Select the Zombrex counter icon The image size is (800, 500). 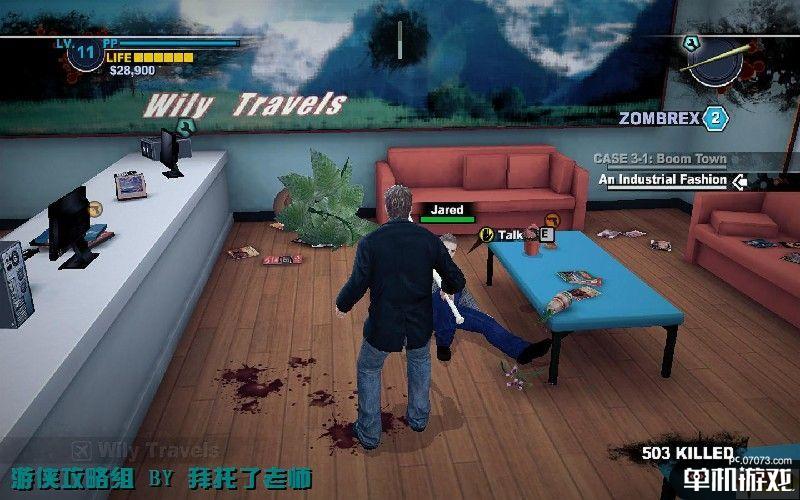[x=714, y=118]
